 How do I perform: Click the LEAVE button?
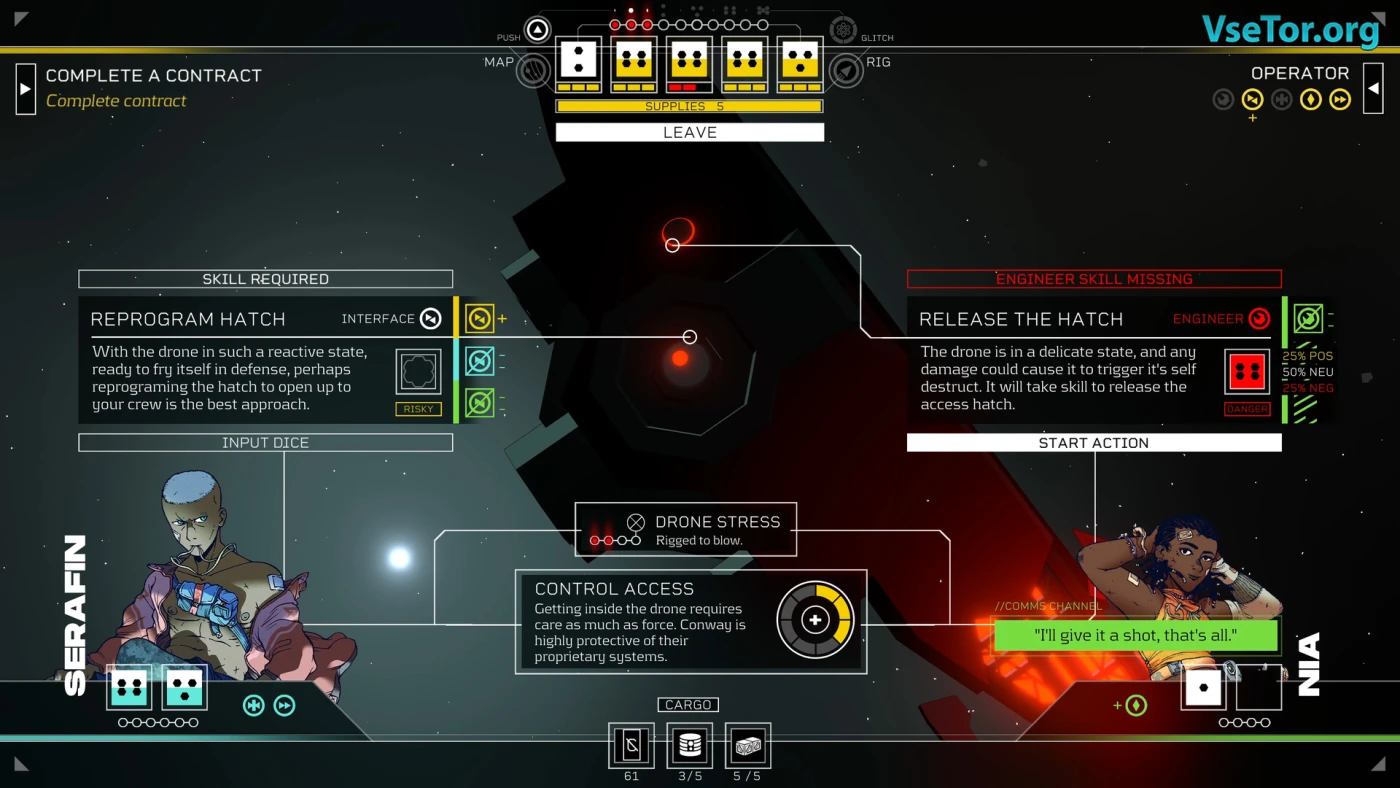pyautogui.click(x=689, y=132)
